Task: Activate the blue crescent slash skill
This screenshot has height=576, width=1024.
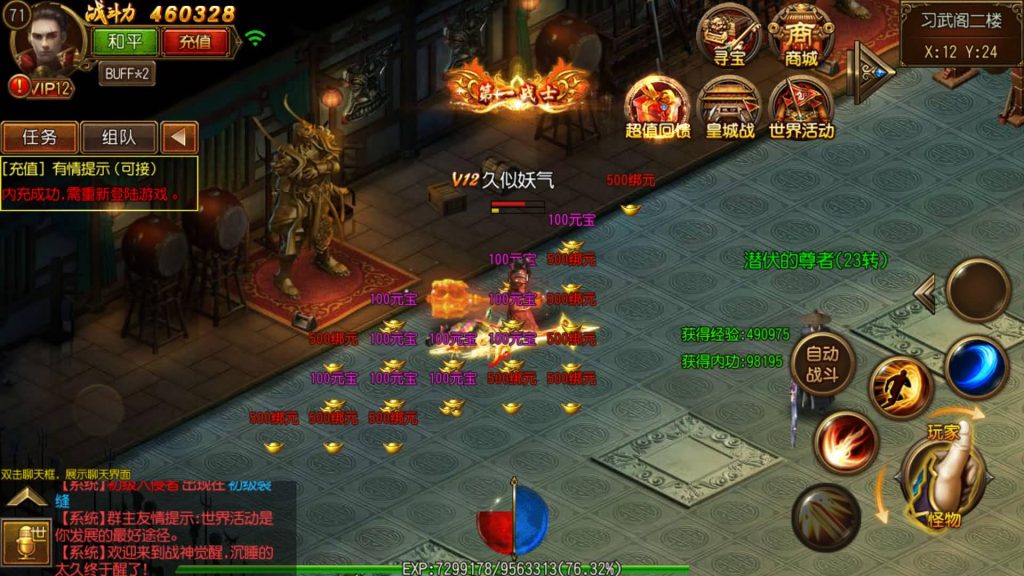Action: click(x=975, y=366)
